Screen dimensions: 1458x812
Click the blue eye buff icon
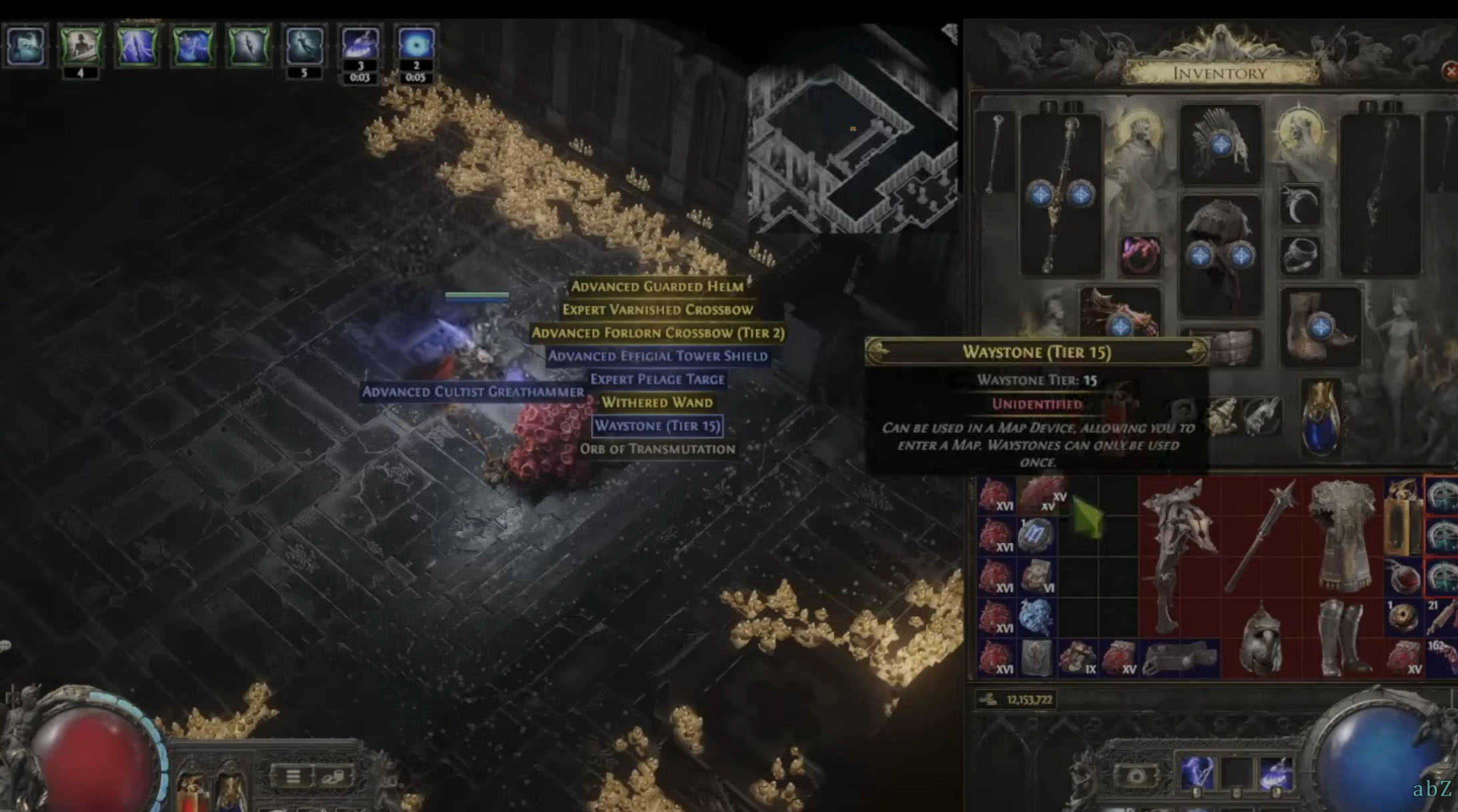click(416, 45)
